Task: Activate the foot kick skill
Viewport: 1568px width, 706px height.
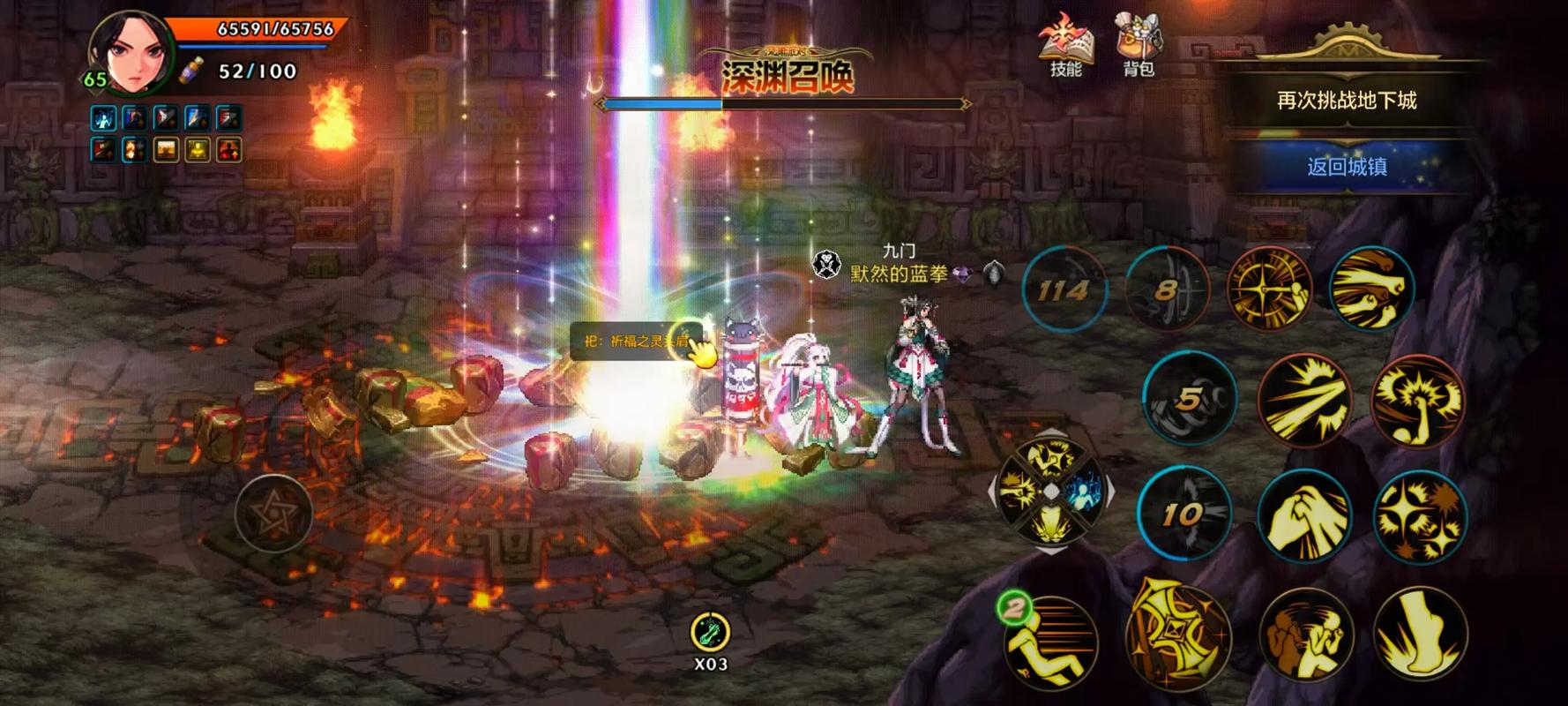Action: (1419, 635)
